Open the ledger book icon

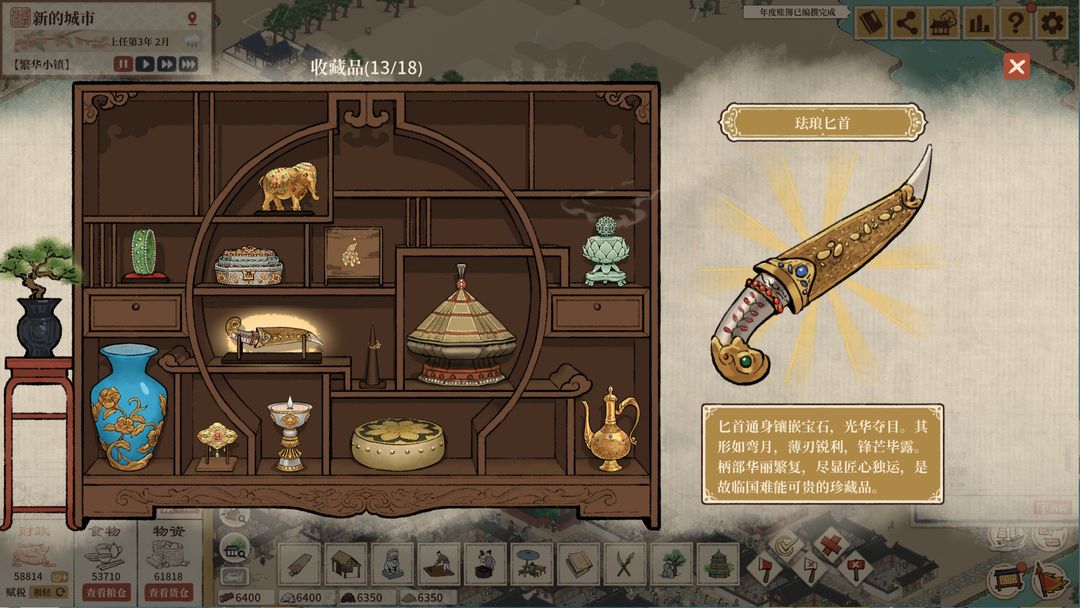pyautogui.click(x=870, y=23)
